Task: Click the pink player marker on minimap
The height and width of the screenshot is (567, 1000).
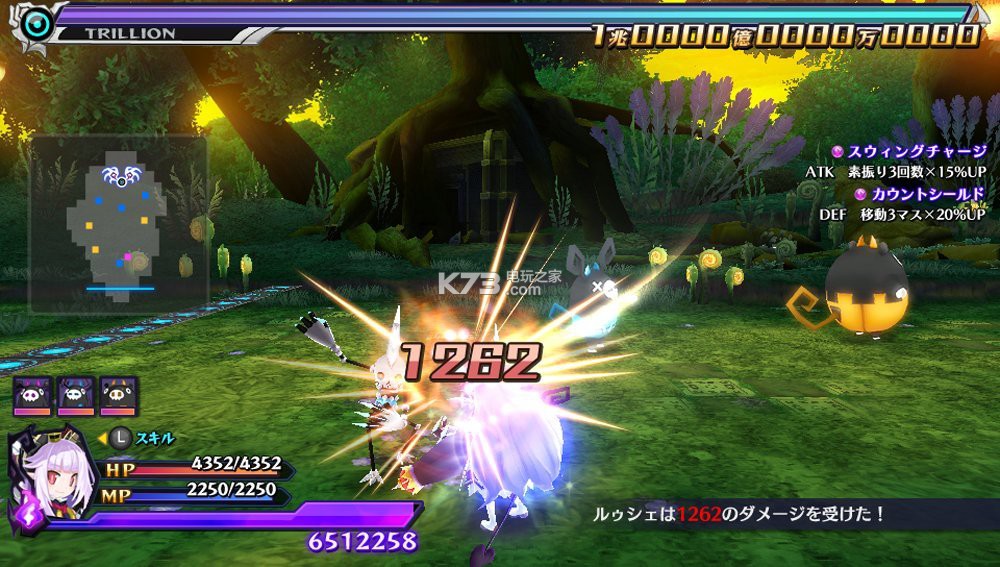Action: [x=127, y=259]
